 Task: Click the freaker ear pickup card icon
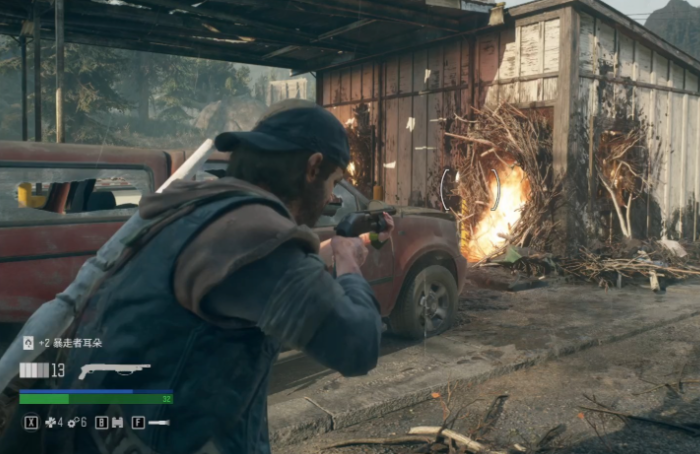(x=28, y=343)
